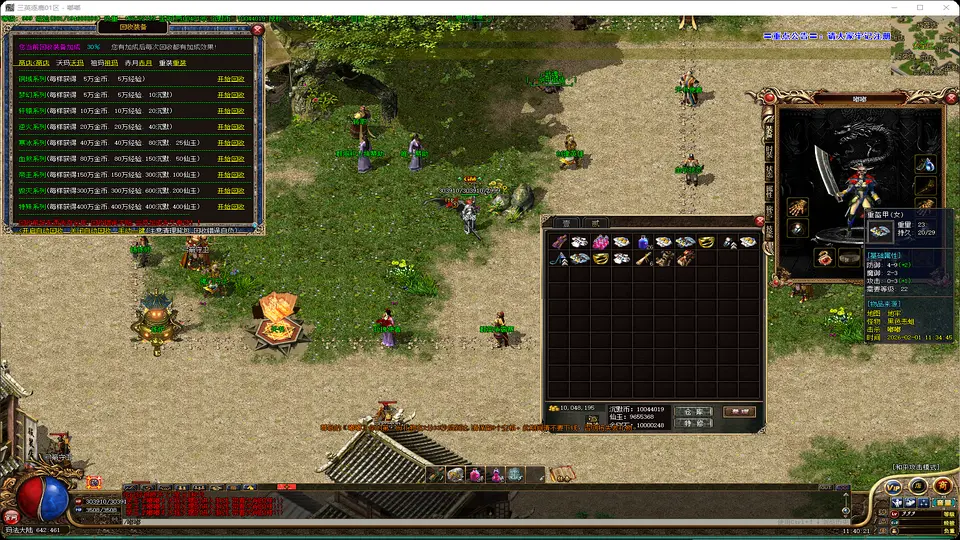
Task: Select the 天玛 recycle category
Action: pos(70,63)
